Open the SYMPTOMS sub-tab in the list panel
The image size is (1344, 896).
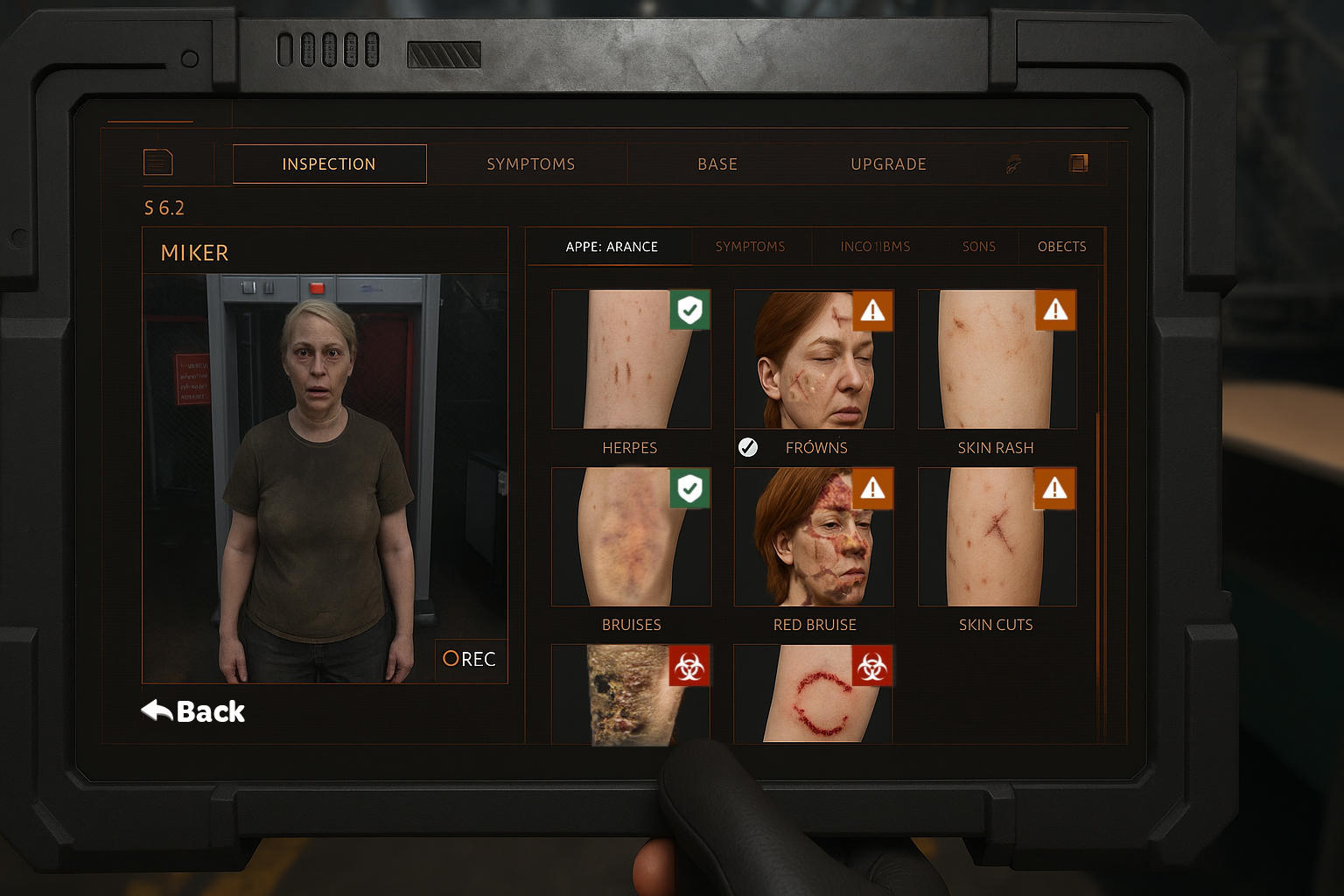751,246
